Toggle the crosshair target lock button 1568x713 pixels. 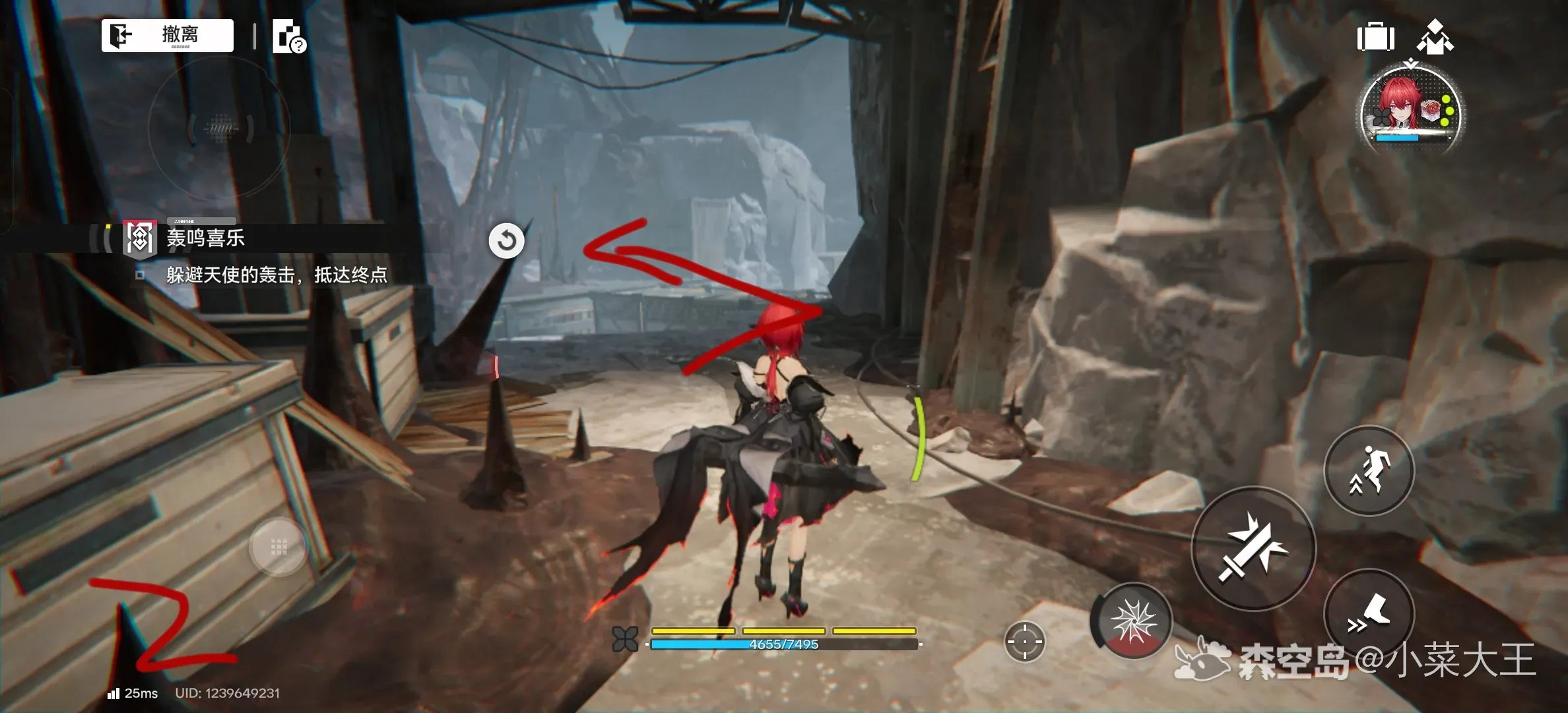coord(1024,641)
